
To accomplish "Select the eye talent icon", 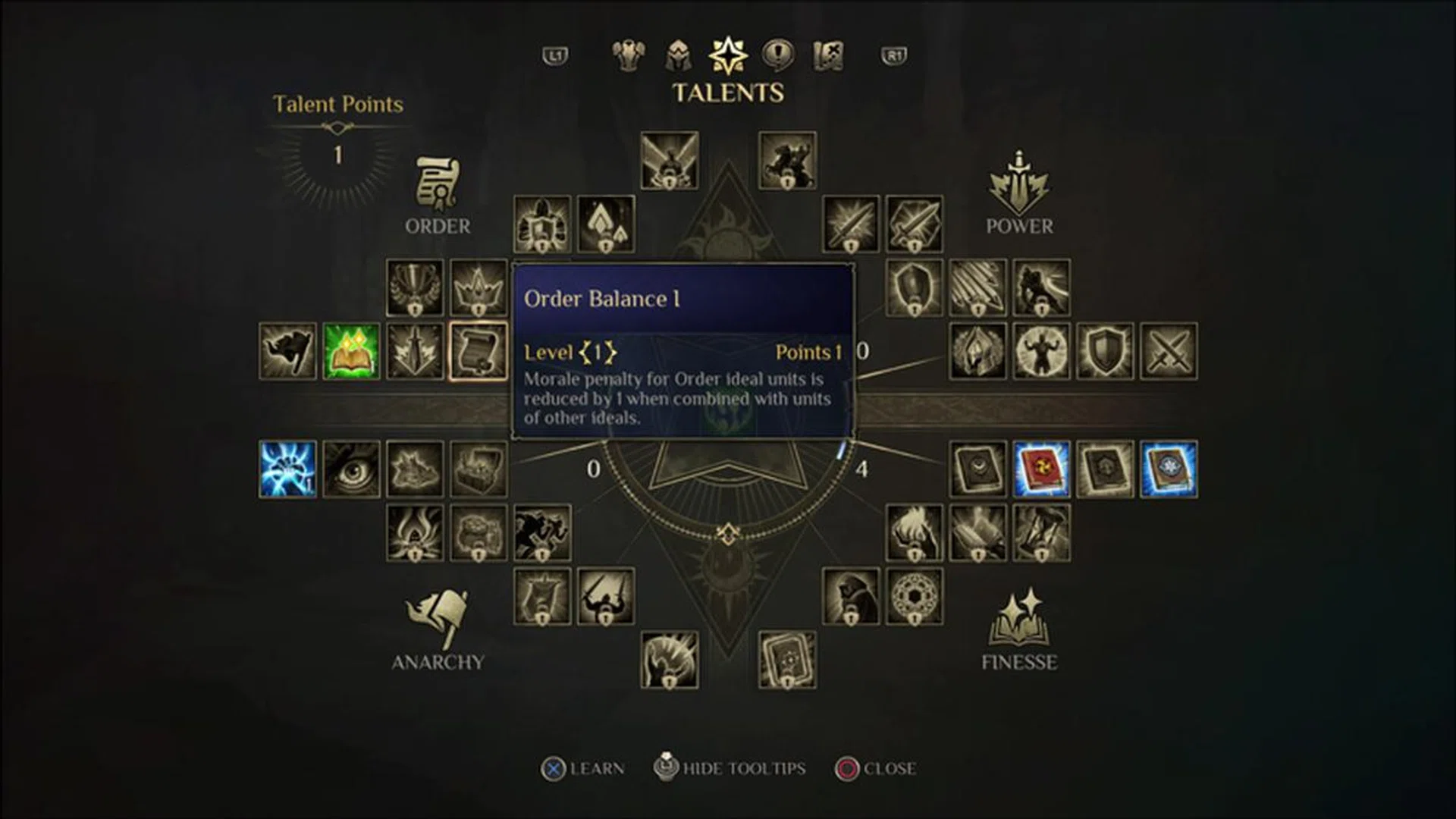I will click(351, 469).
